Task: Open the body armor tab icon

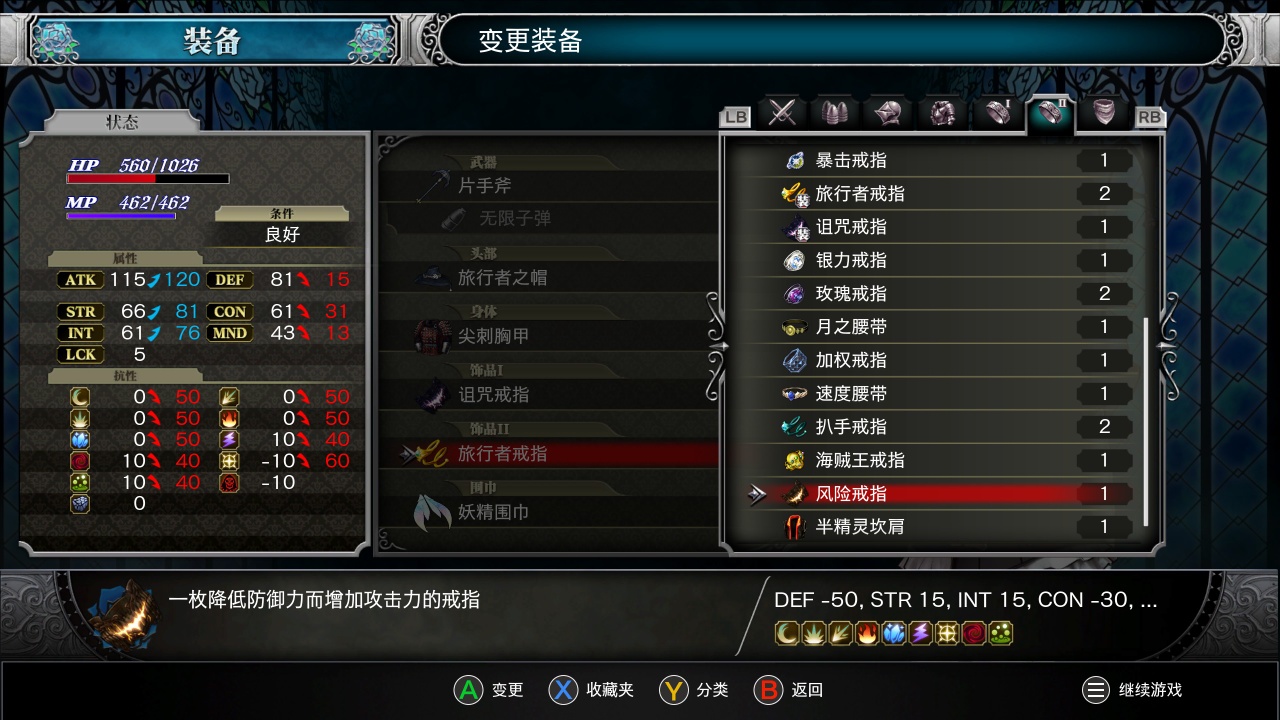Action: [x=943, y=113]
